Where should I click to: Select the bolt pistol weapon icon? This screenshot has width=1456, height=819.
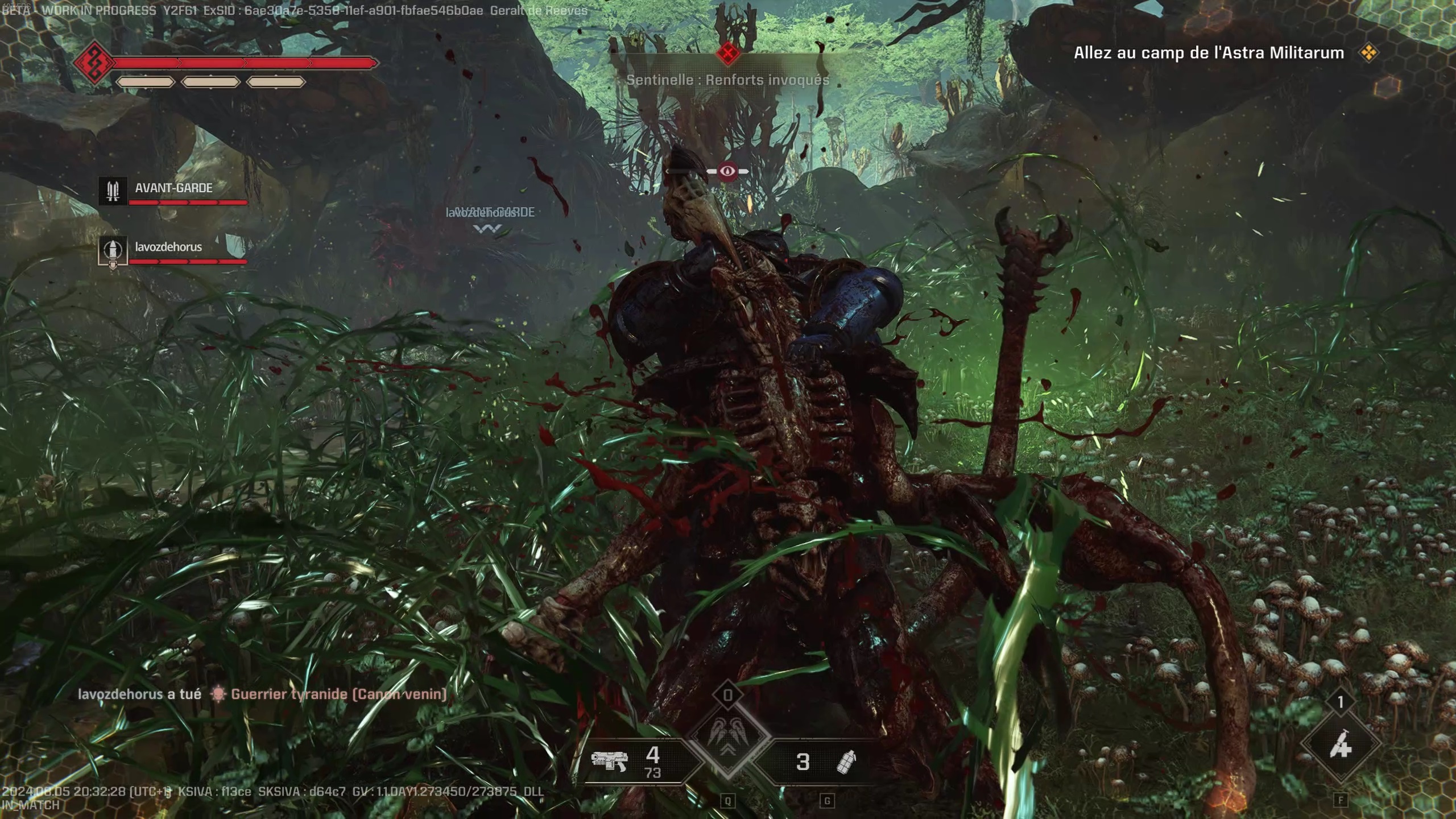click(x=608, y=761)
